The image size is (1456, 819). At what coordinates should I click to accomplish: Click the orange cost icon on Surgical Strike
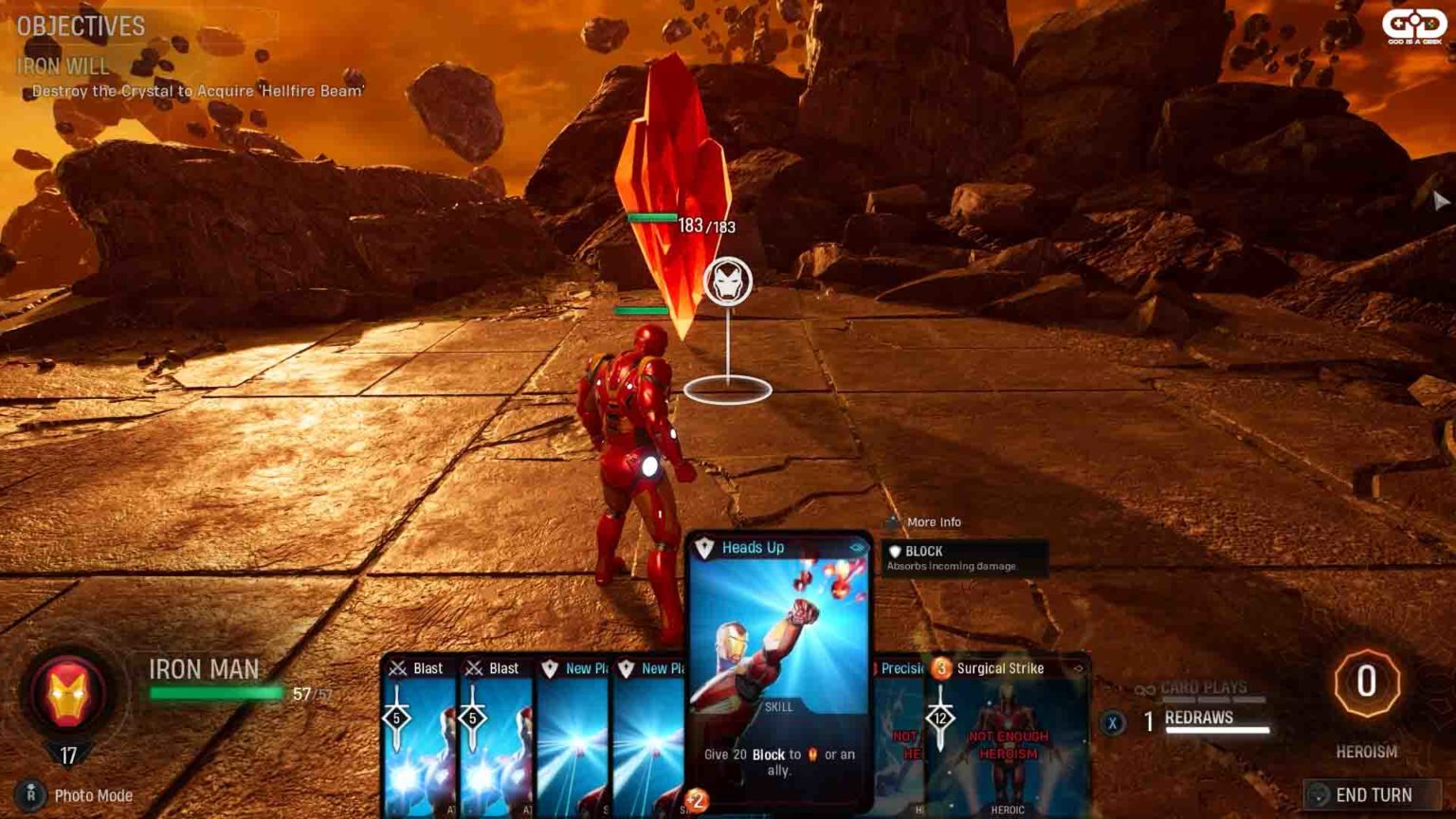click(941, 667)
